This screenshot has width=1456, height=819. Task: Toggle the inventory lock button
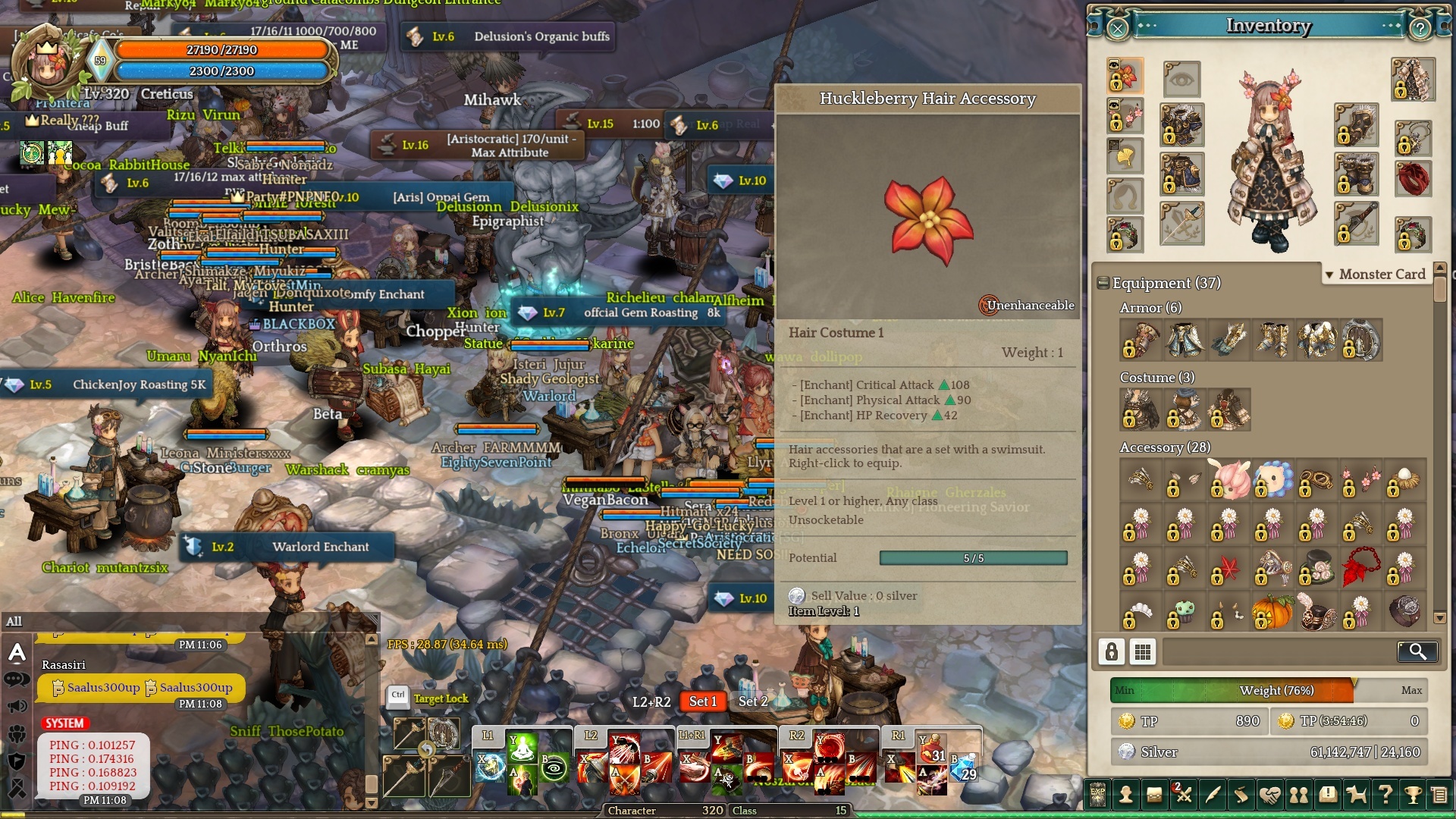coord(1112,651)
